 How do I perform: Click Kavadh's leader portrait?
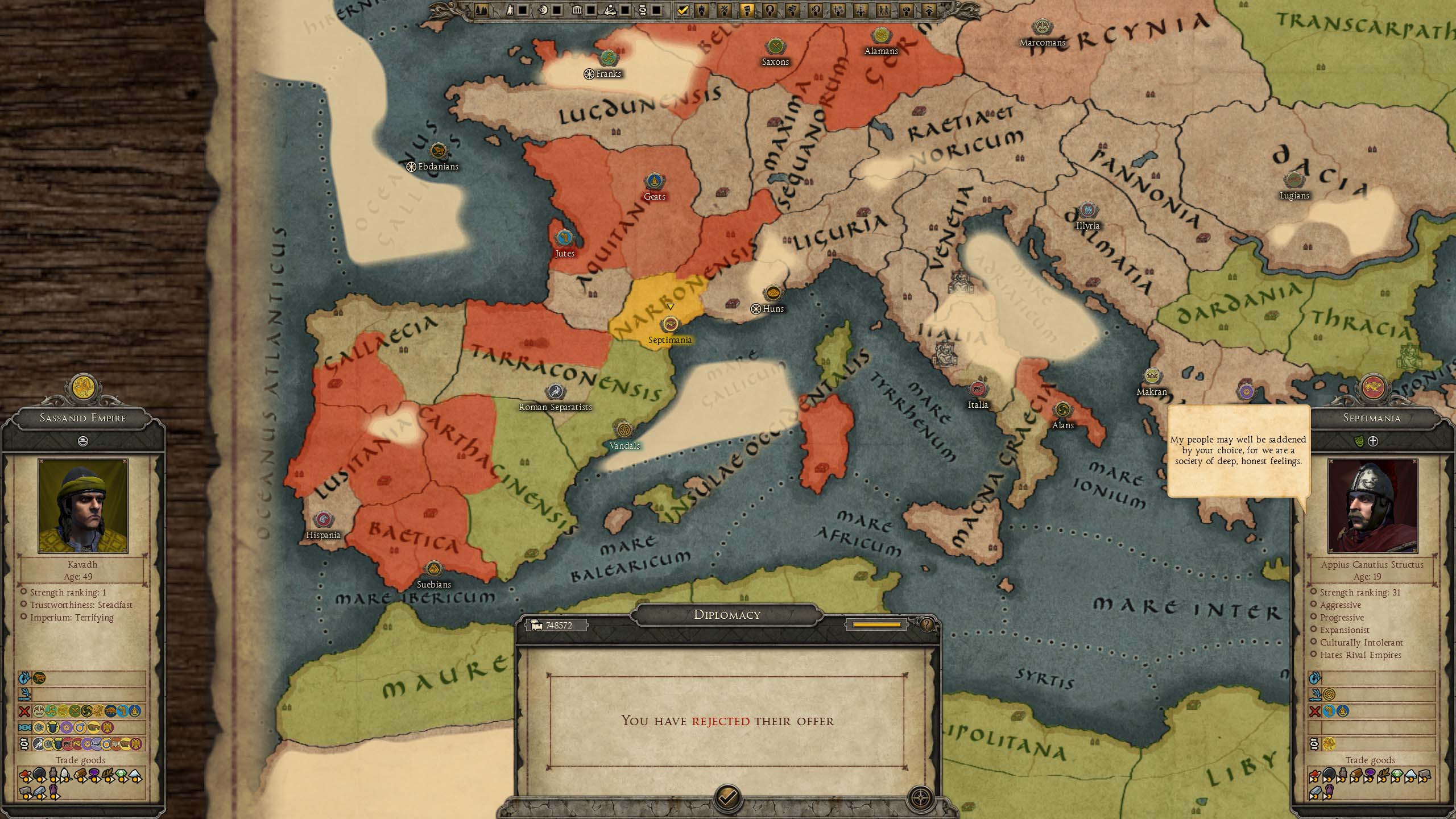83,506
